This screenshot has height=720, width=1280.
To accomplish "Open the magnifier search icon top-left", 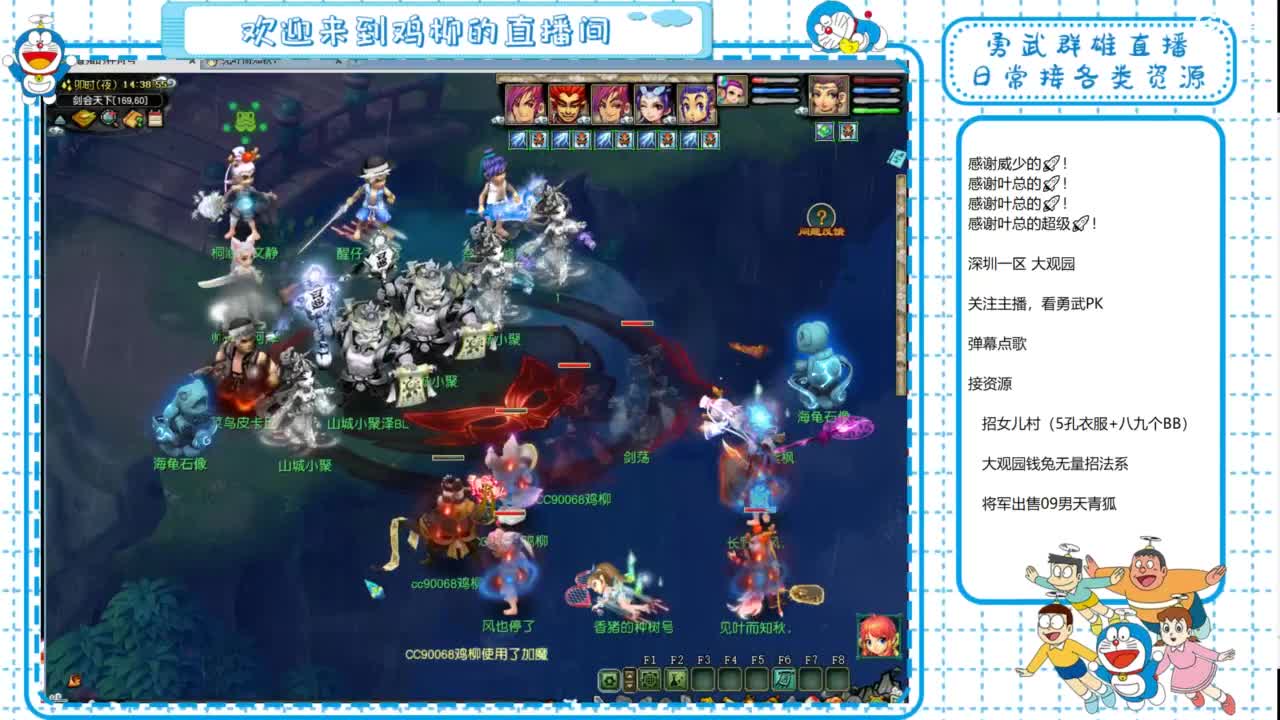I will pos(108,120).
